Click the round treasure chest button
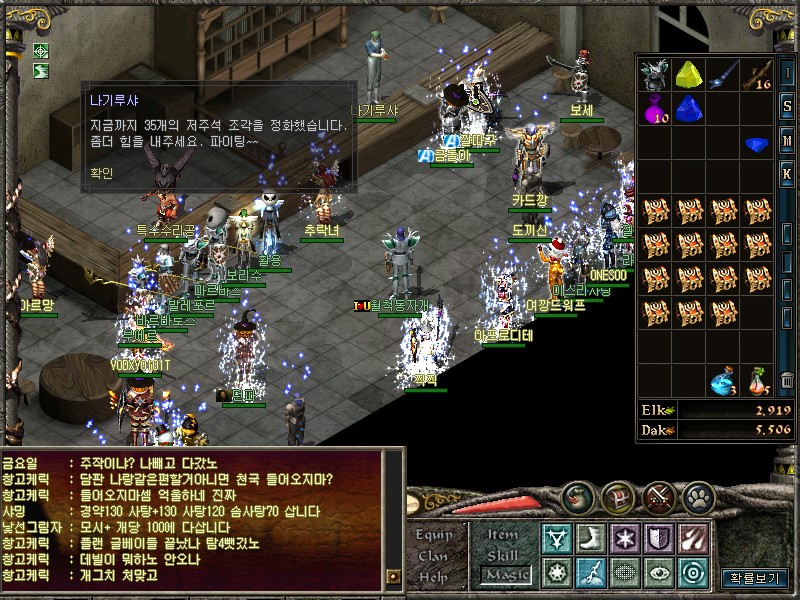 [x=620, y=495]
